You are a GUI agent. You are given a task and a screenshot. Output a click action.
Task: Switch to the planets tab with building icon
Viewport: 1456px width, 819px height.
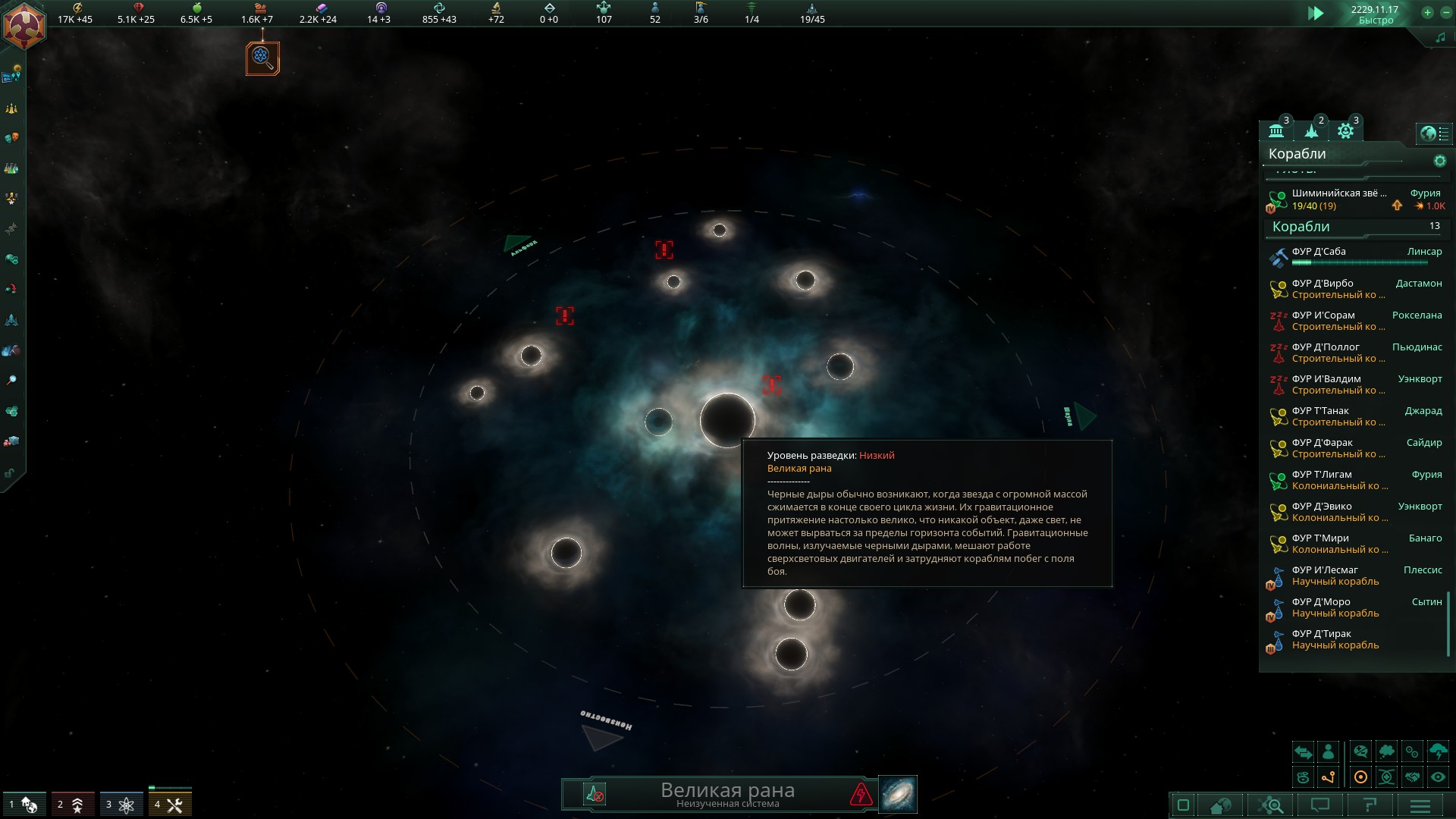click(1277, 131)
